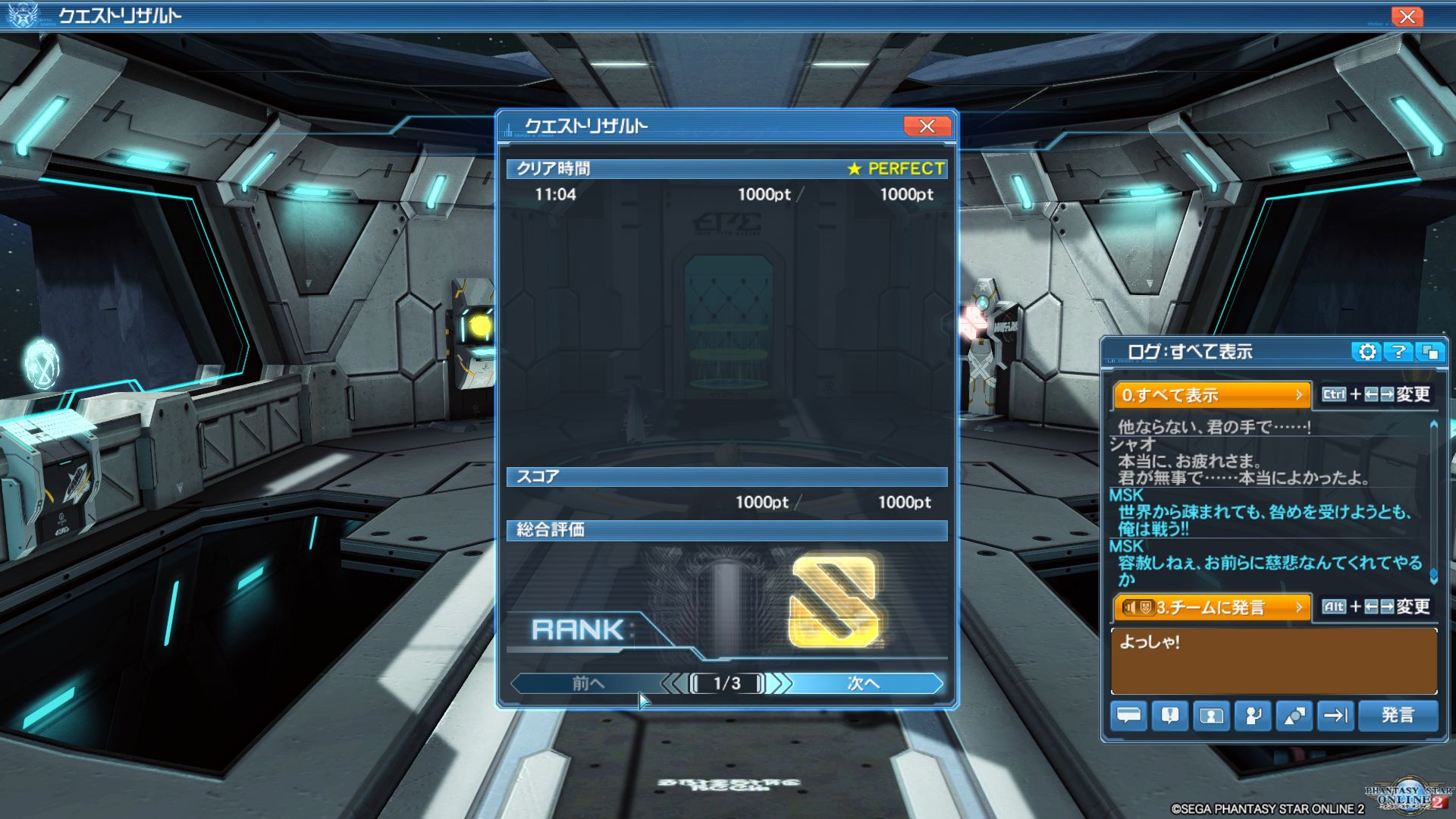This screenshot has width=1456, height=819.
Task: Focus the chat text input box
Action: [1273, 661]
